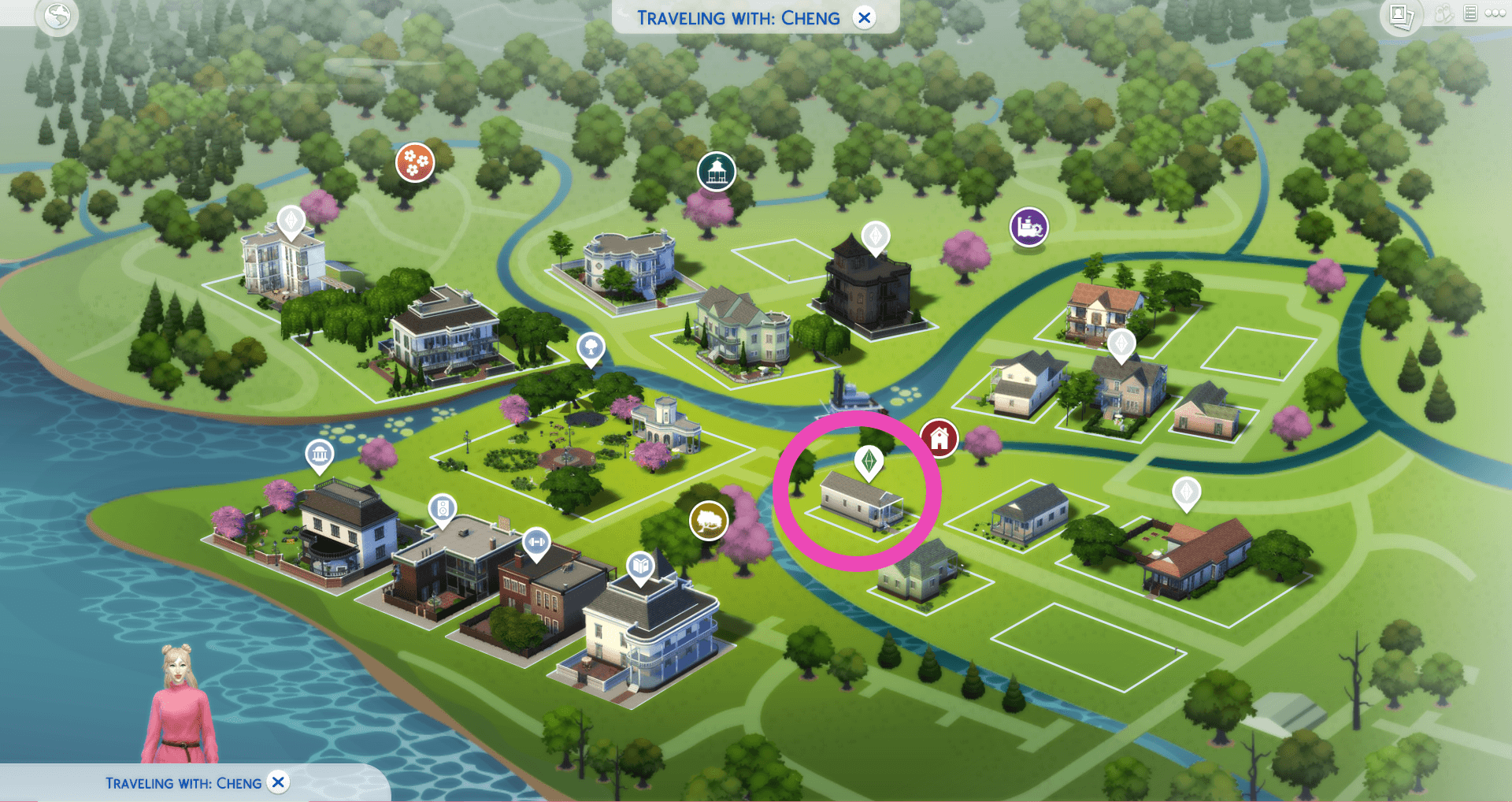The image size is (1512, 802).
Task: Select the plumbob on the top-left apartment lot
Action: [292, 221]
